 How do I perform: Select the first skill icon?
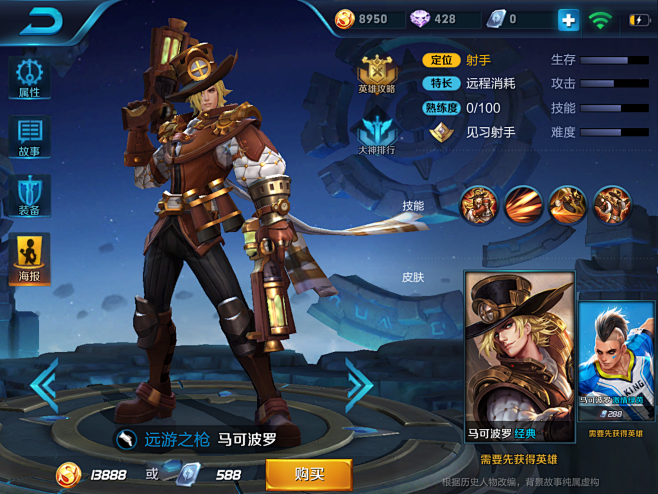(x=478, y=204)
